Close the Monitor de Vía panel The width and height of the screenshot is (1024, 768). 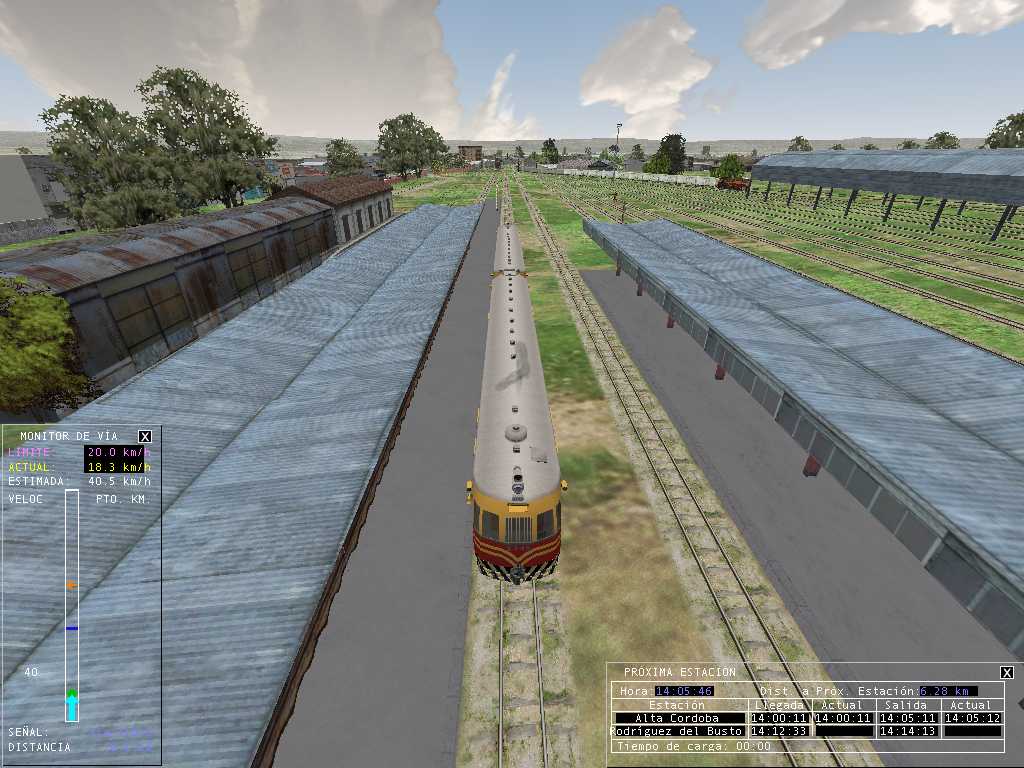[x=145, y=436]
